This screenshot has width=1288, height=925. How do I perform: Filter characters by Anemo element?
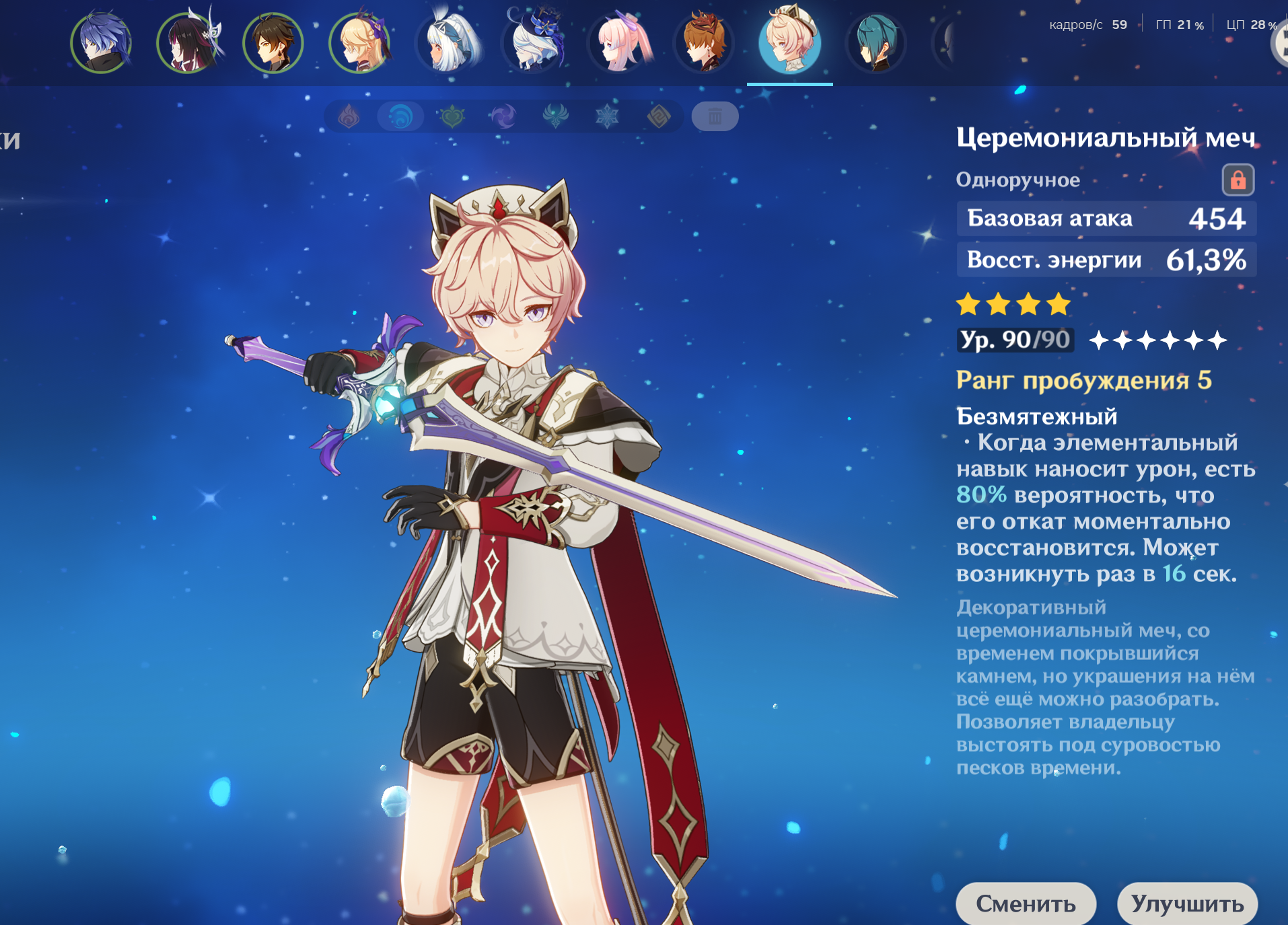tap(555, 117)
